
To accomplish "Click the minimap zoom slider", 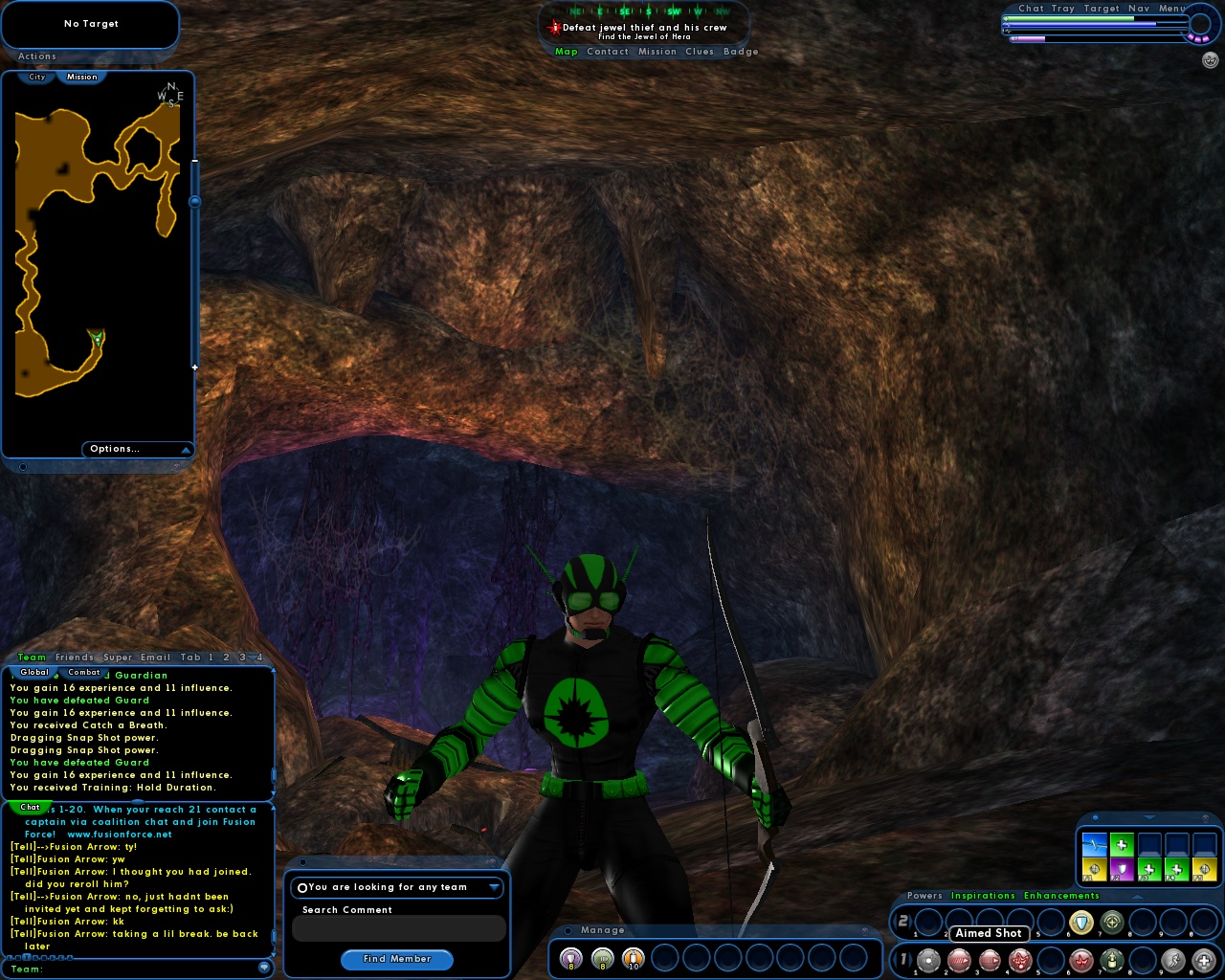I will coord(195,201).
